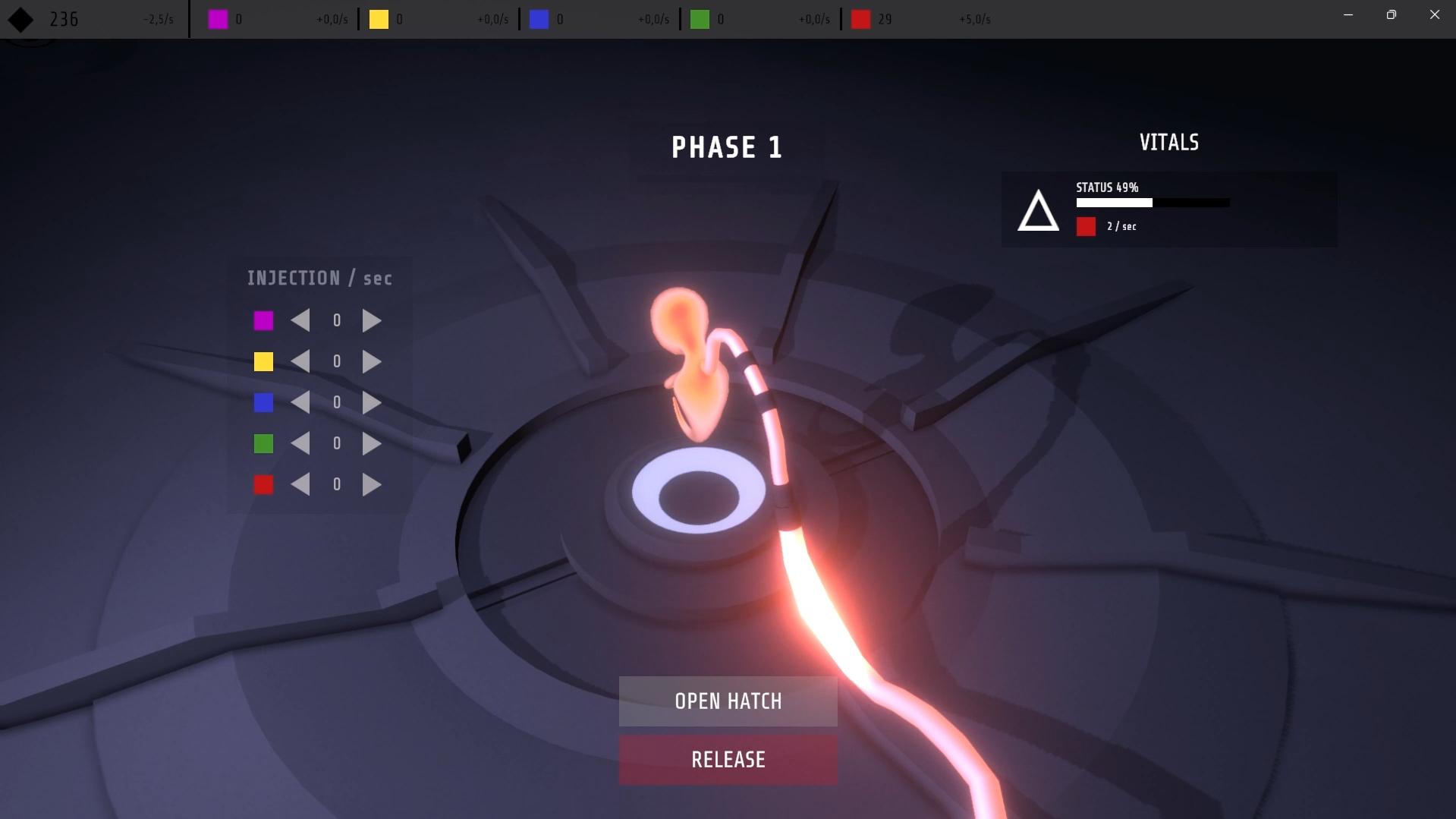
Task: Decrease magenta injection rate
Action: coord(301,321)
